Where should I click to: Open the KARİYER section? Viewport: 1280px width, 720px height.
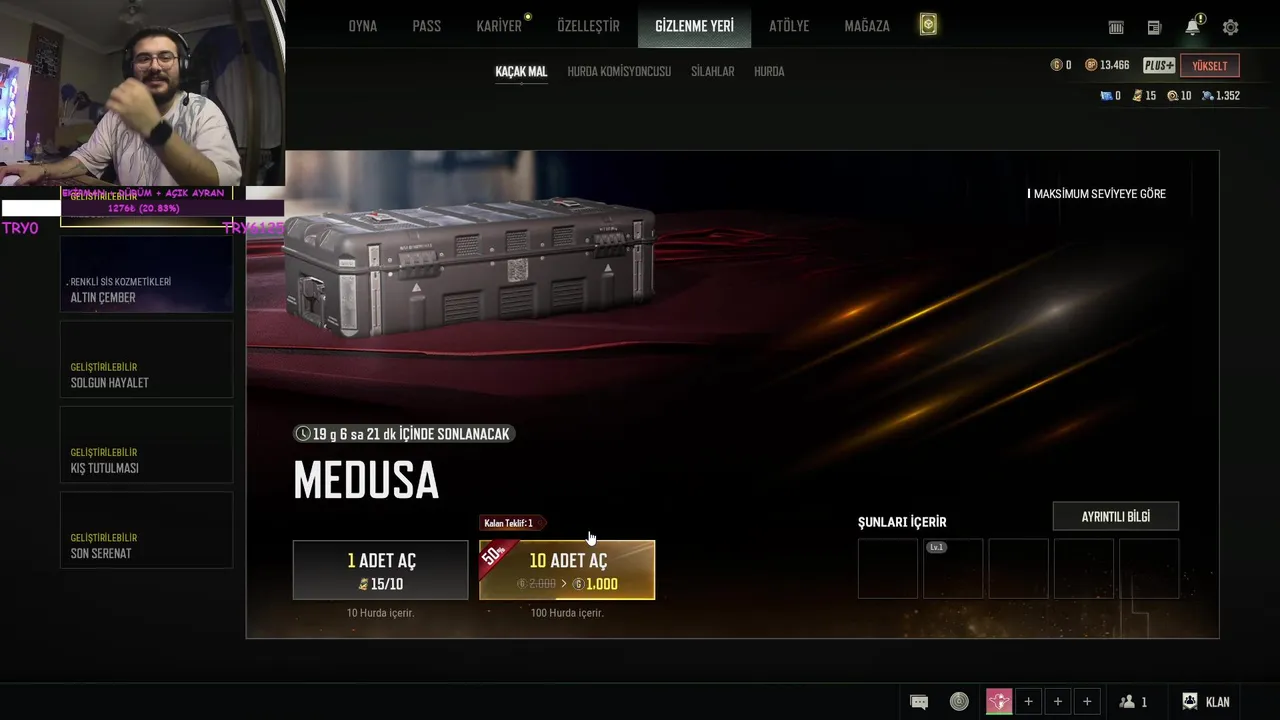tap(499, 26)
